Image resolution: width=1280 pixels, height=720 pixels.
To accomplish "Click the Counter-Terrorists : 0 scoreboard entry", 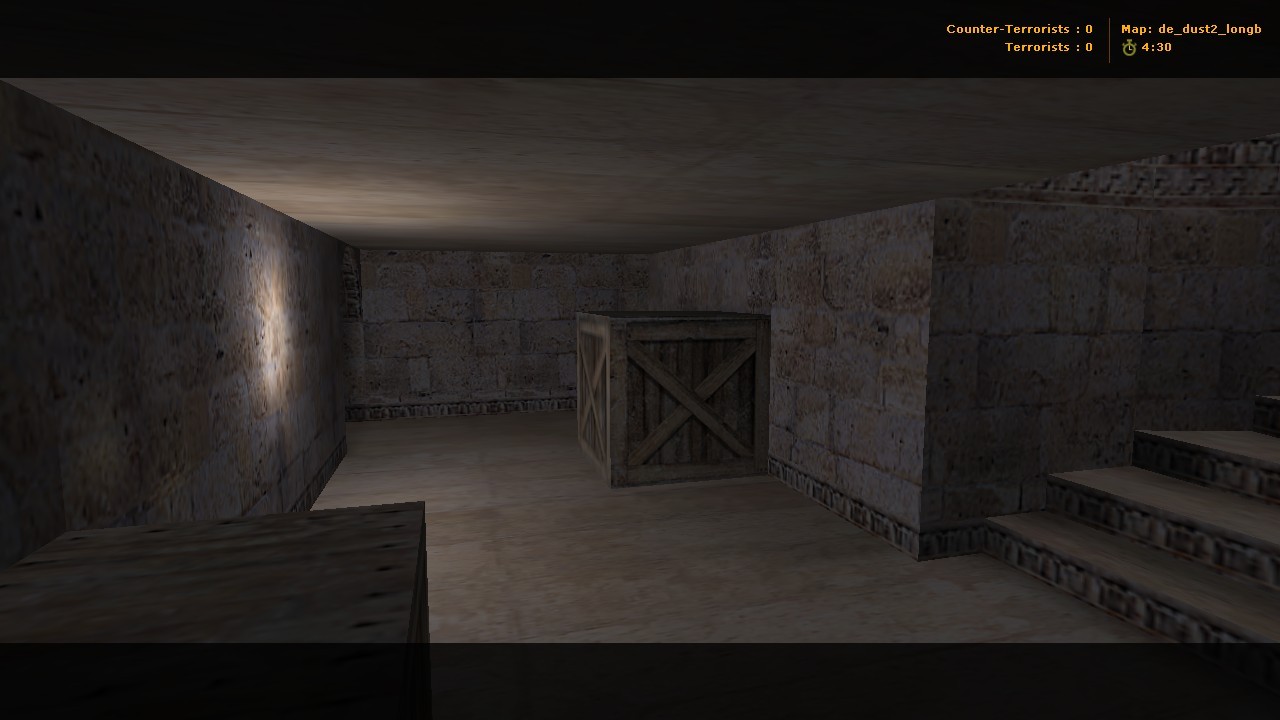I will (x=1018, y=29).
